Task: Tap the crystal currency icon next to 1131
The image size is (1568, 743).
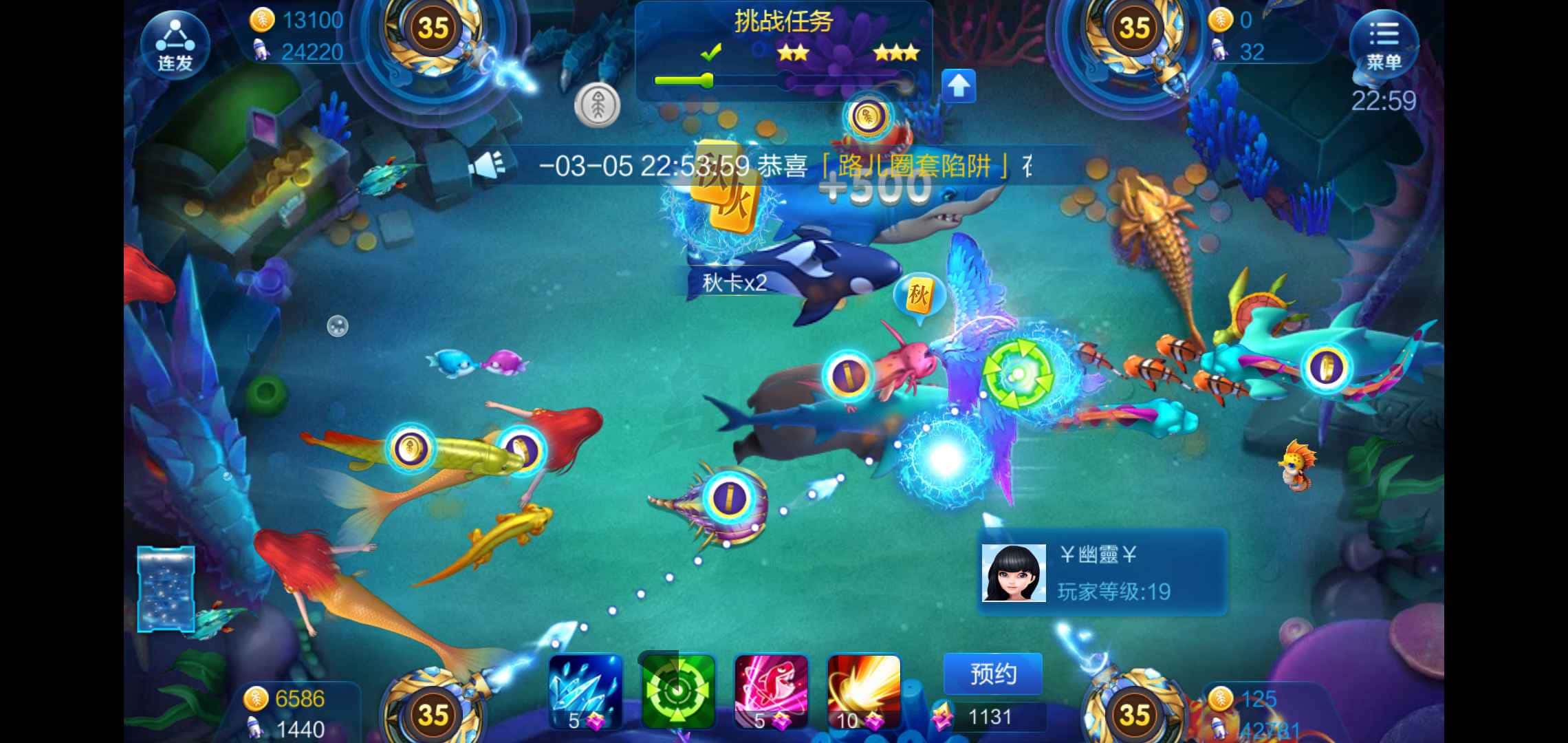Action: click(943, 715)
